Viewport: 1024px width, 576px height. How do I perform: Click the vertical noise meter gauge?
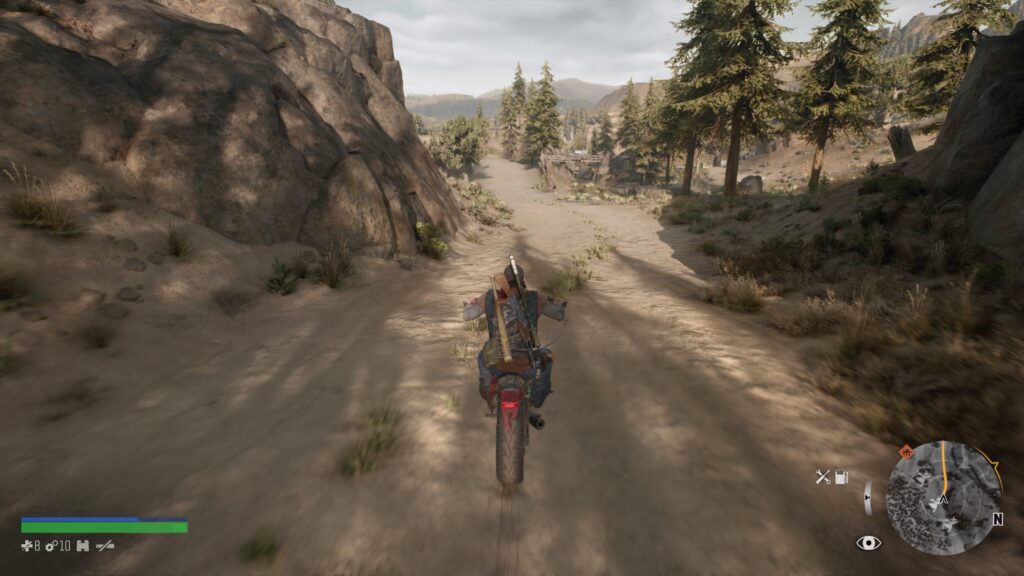[x=867, y=497]
